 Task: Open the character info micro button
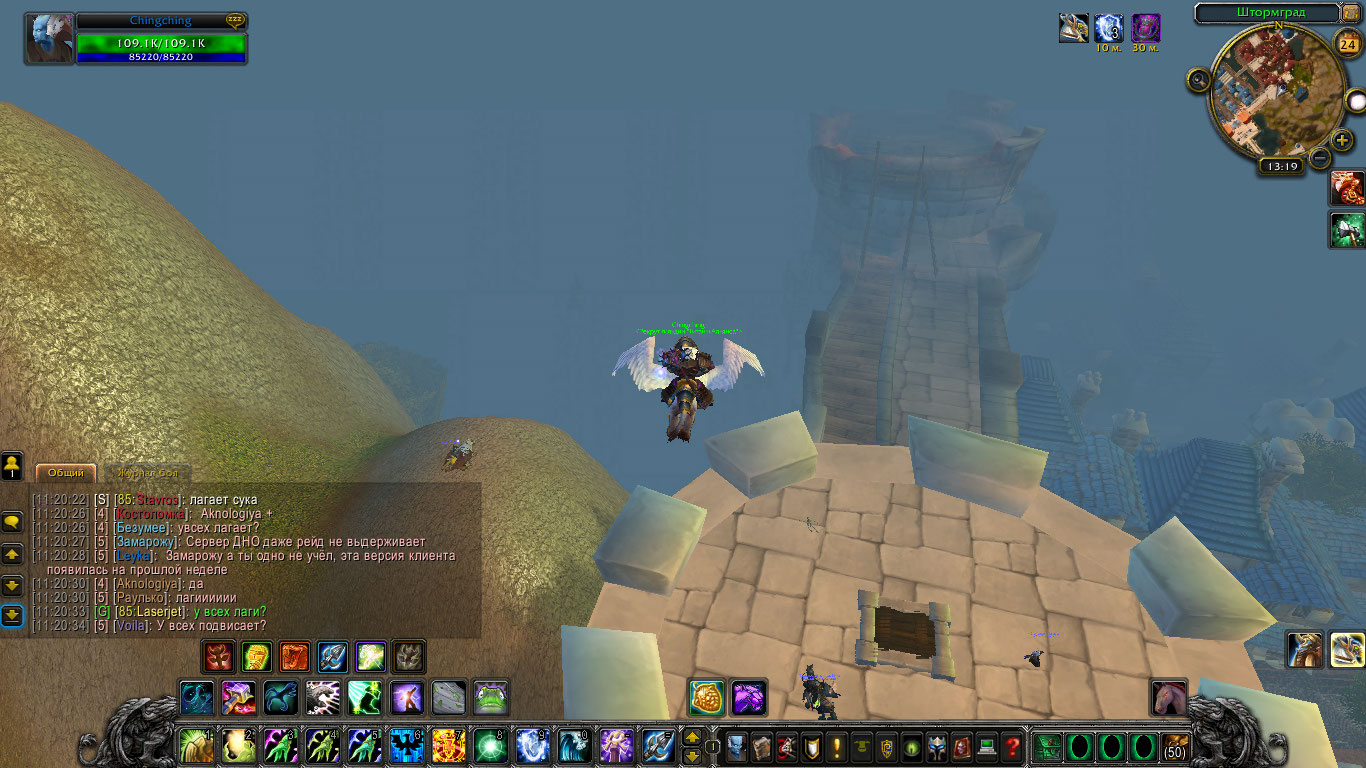click(x=736, y=746)
